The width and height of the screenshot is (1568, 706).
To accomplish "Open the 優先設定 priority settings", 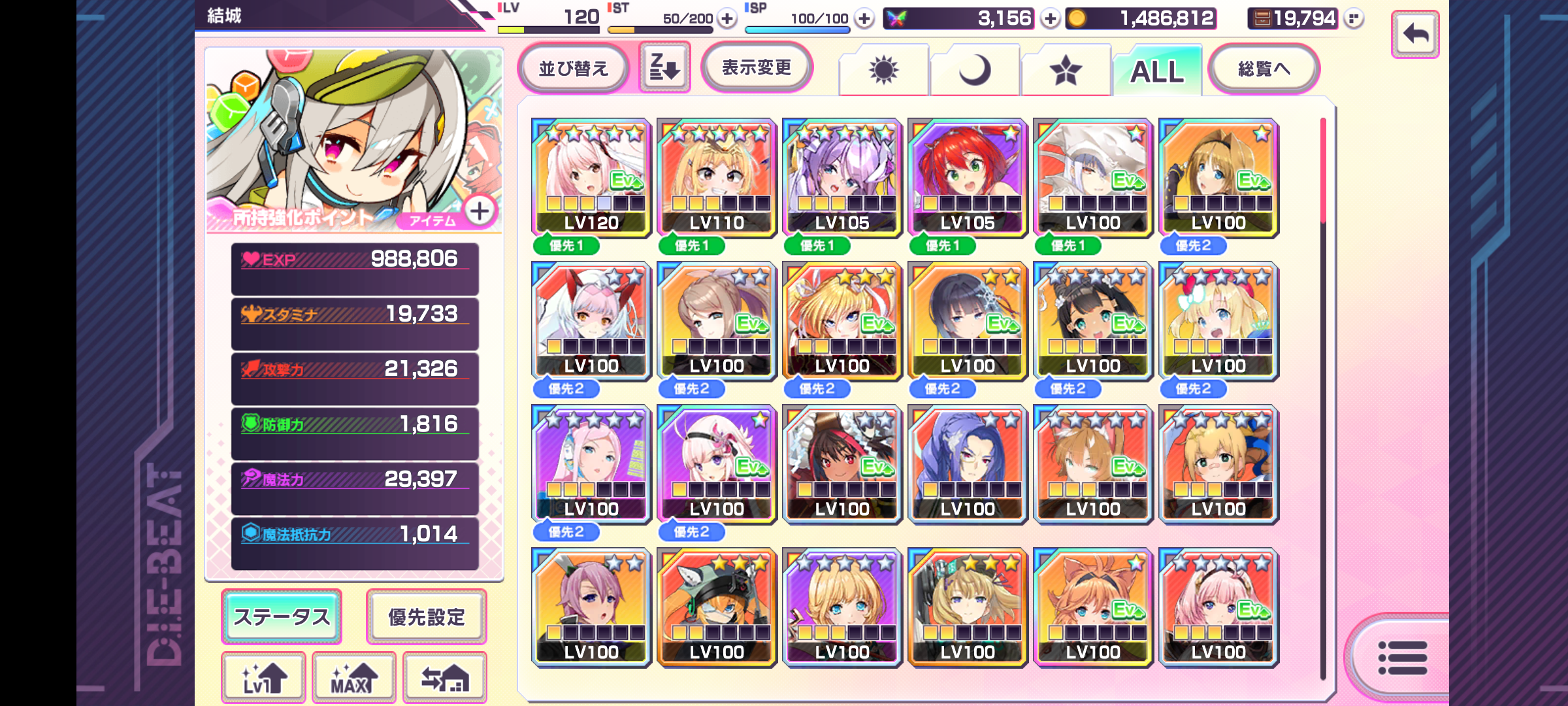I will click(x=427, y=616).
